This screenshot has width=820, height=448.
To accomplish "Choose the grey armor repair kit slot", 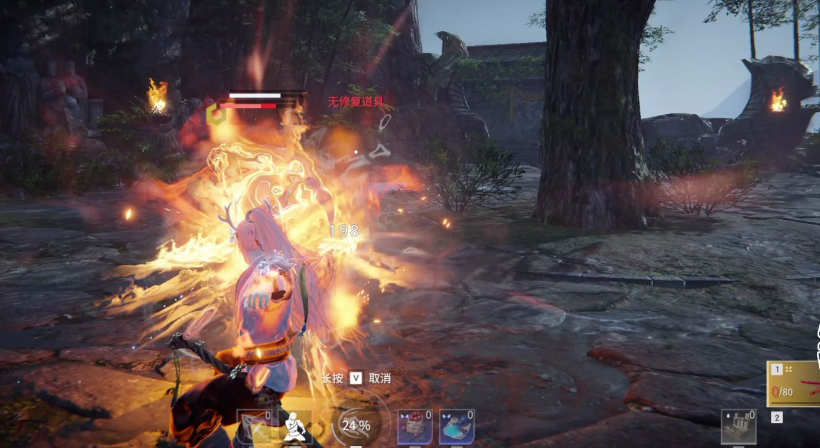I will coord(738,427).
